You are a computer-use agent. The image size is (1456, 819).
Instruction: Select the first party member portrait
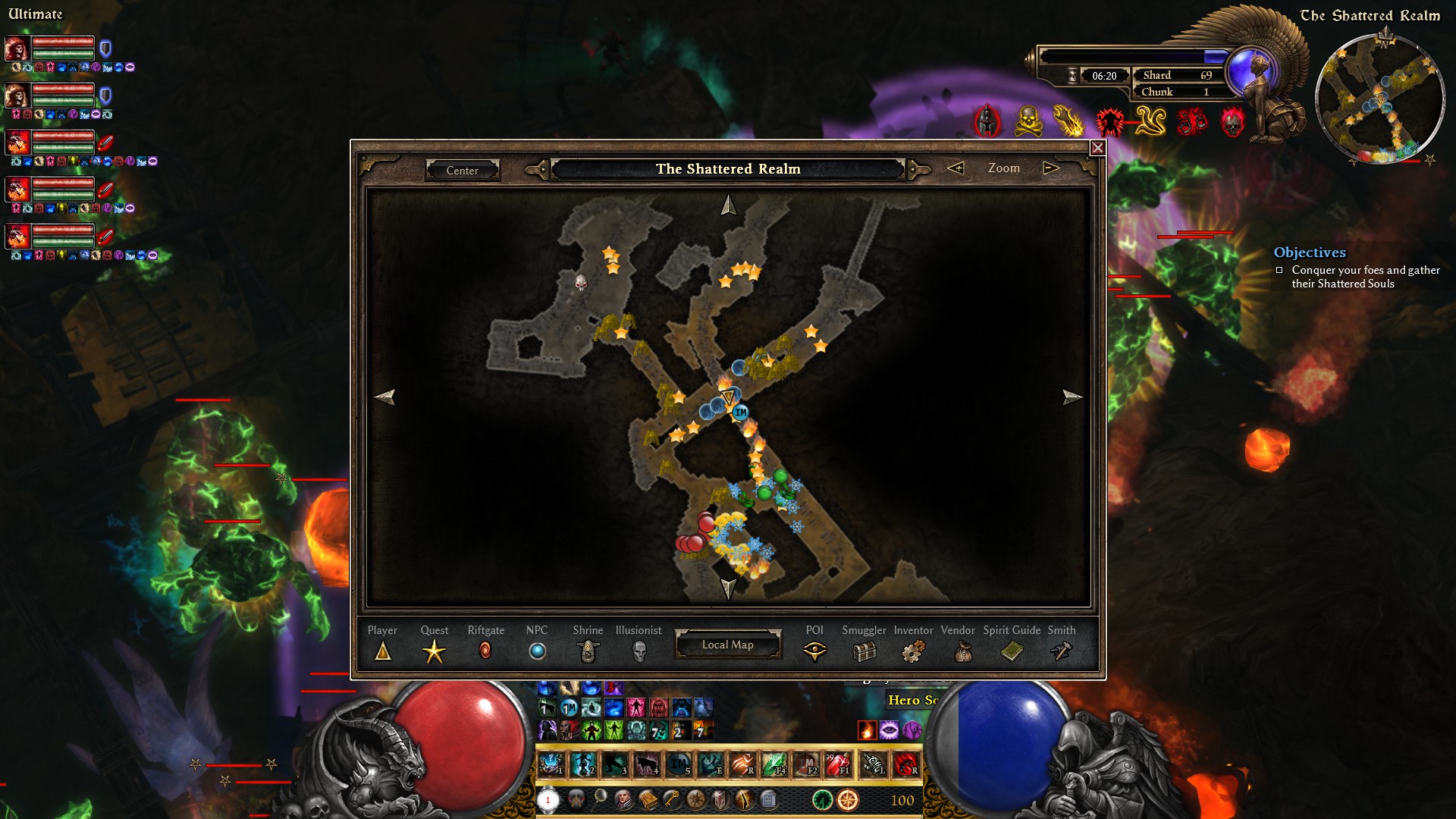[17, 49]
